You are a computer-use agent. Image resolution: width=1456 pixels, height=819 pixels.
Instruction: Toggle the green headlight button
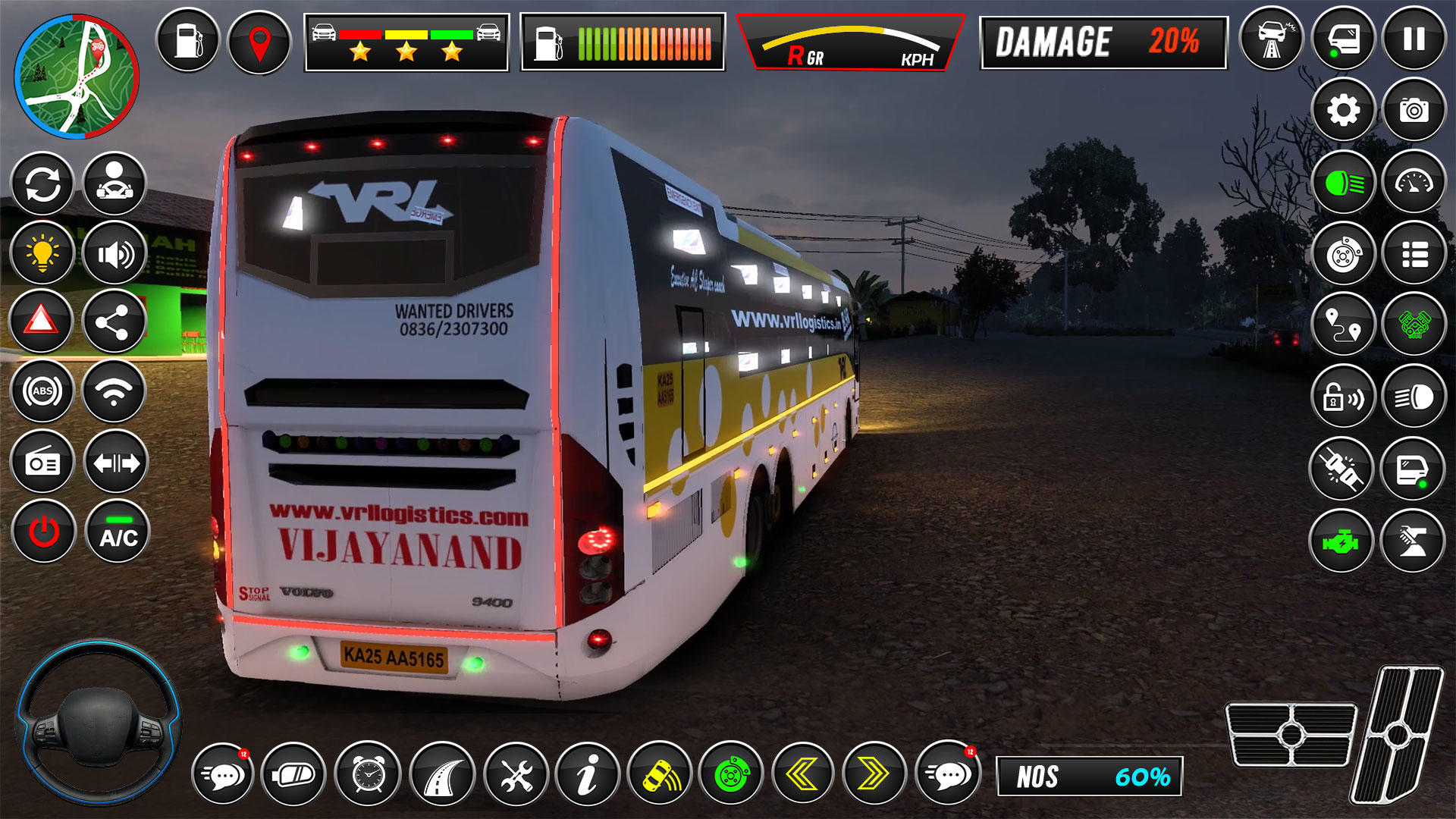pyautogui.click(x=1343, y=183)
